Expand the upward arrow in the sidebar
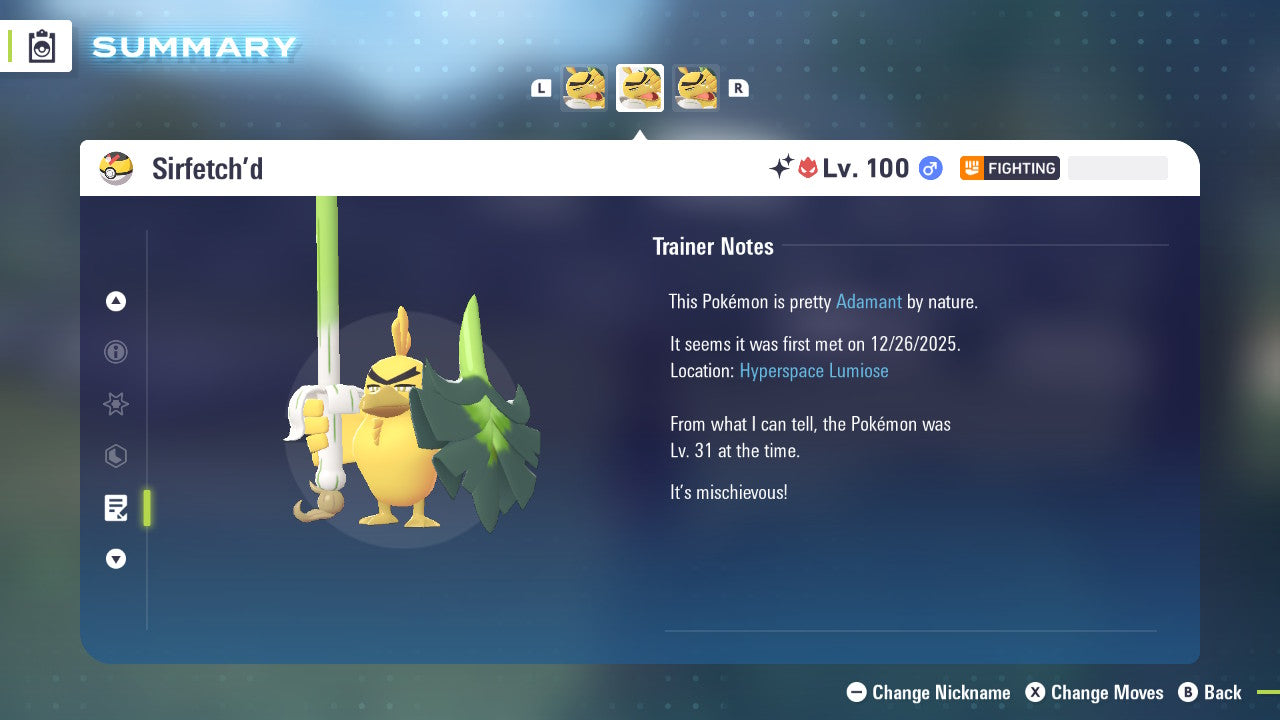 tap(116, 301)
